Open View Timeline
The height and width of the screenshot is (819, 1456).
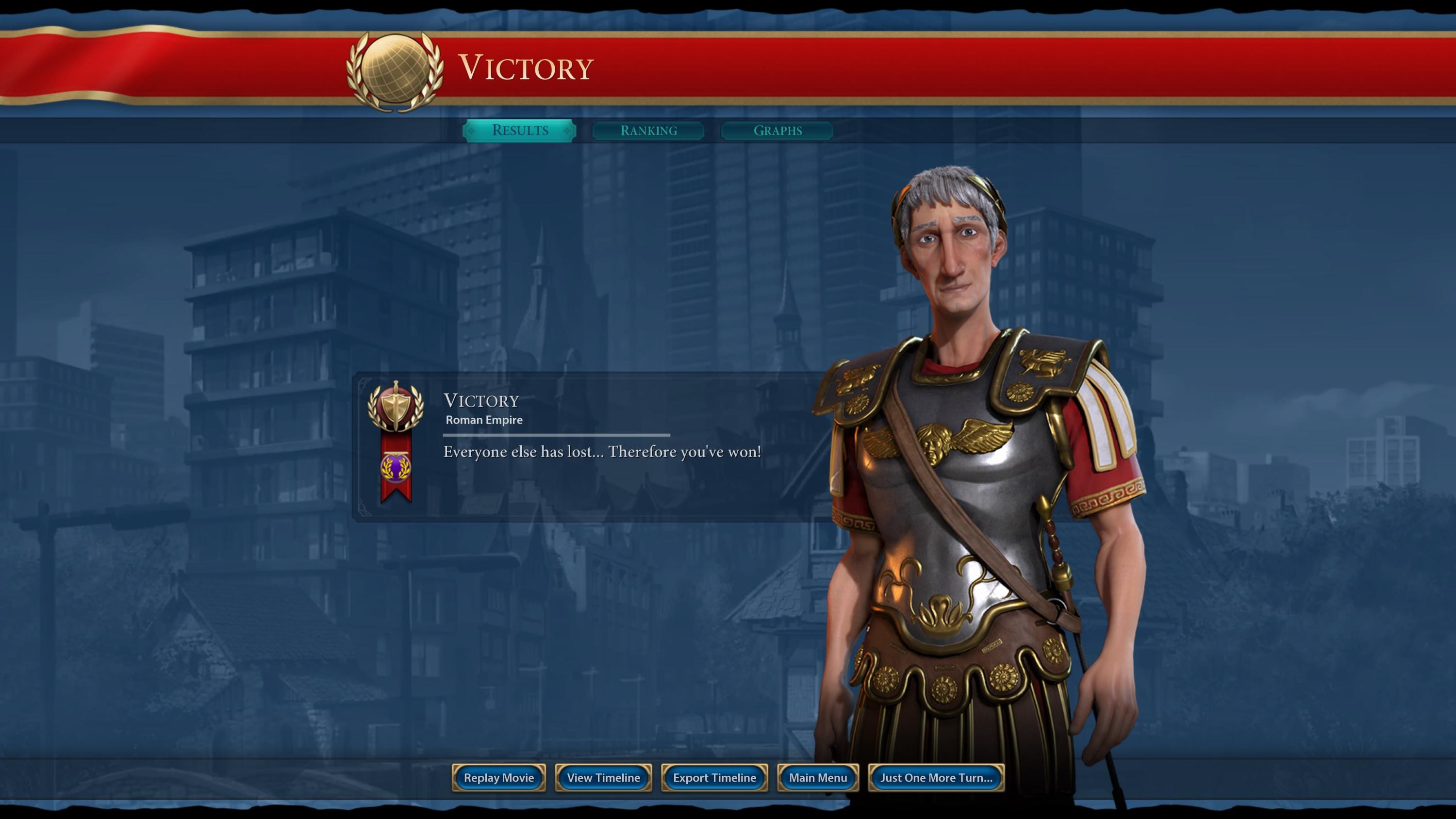click(x=603, y=778)
